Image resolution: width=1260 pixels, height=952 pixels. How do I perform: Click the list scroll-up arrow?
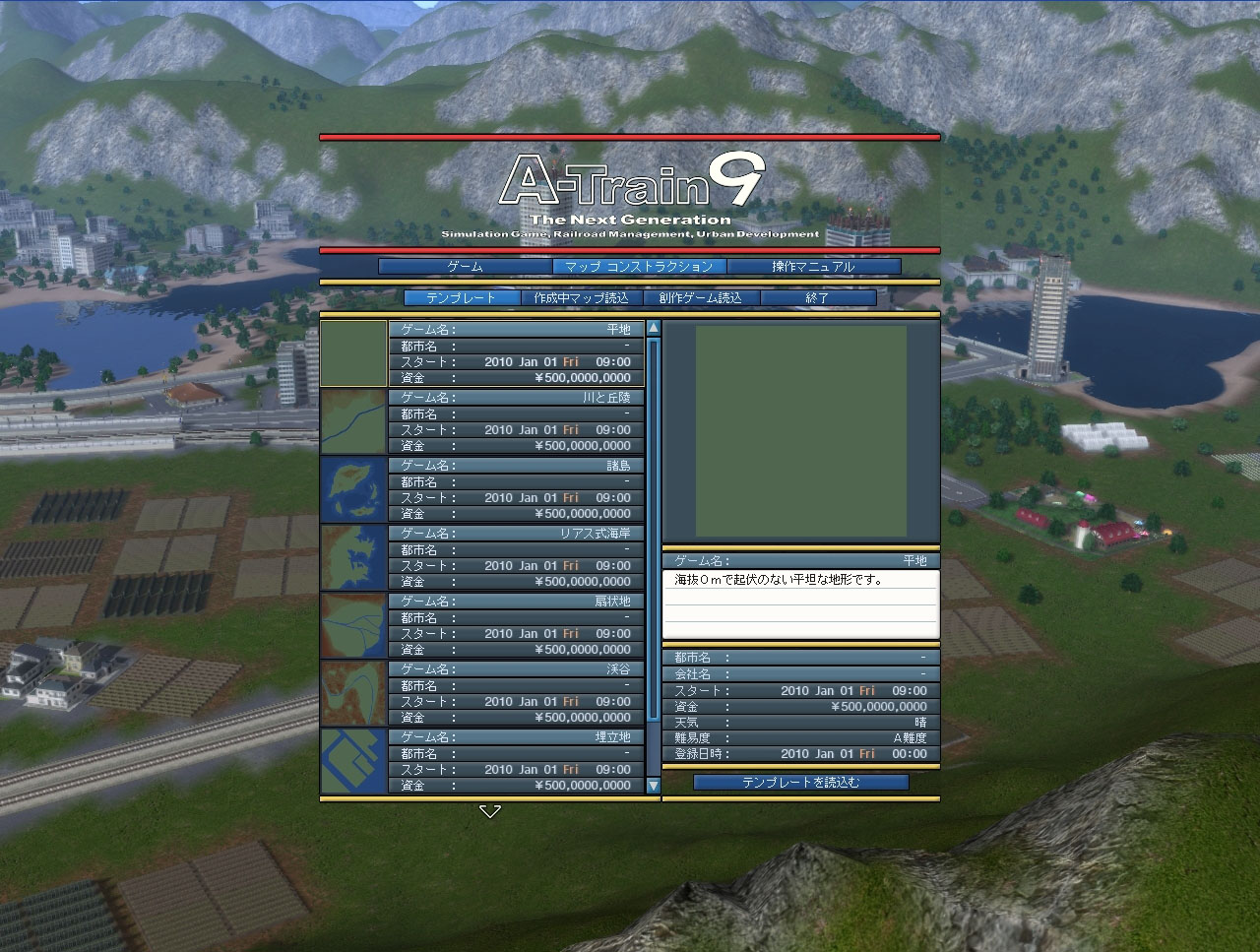[653, 328]
